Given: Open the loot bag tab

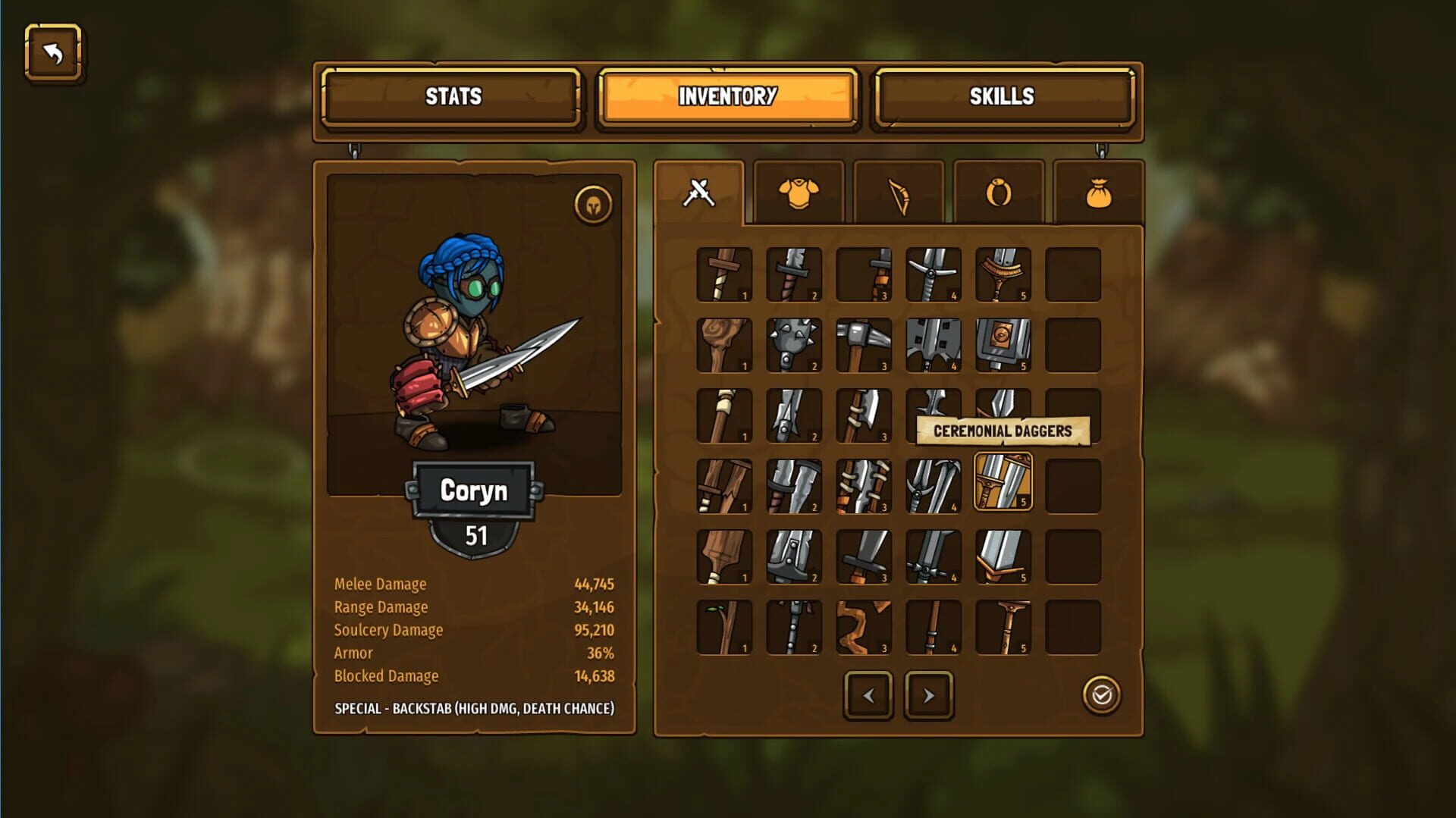Looking at the screenshot, I should 1098,192.
